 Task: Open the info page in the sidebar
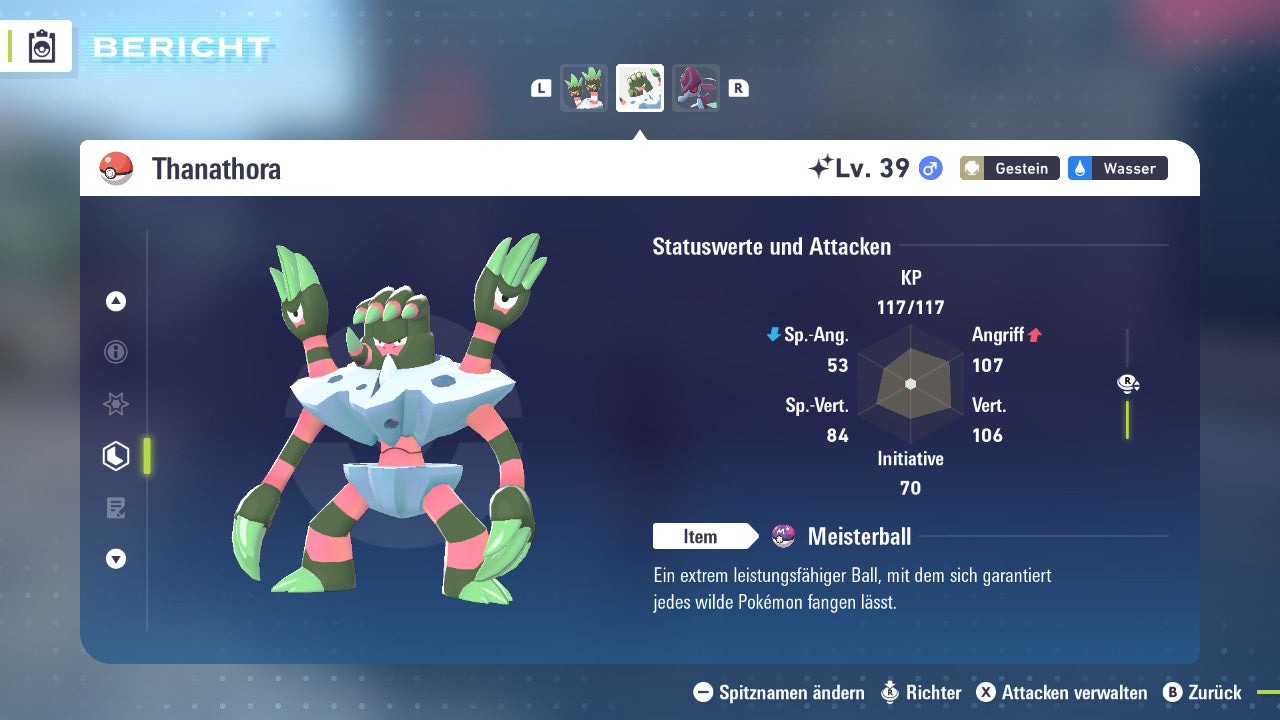pyautogui.click(x=115, y=352)
